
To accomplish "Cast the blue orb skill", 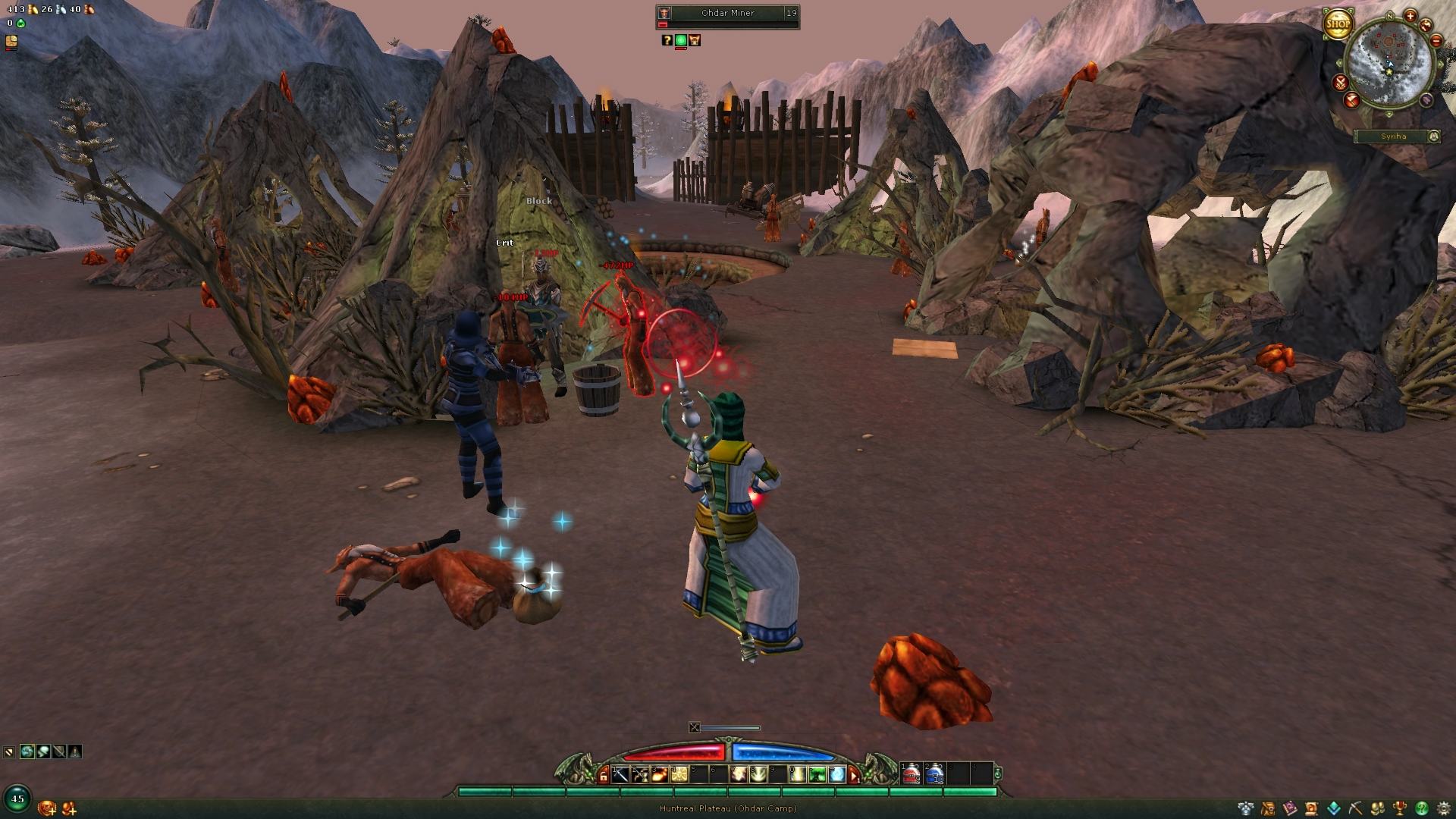I will click(836, 774).
